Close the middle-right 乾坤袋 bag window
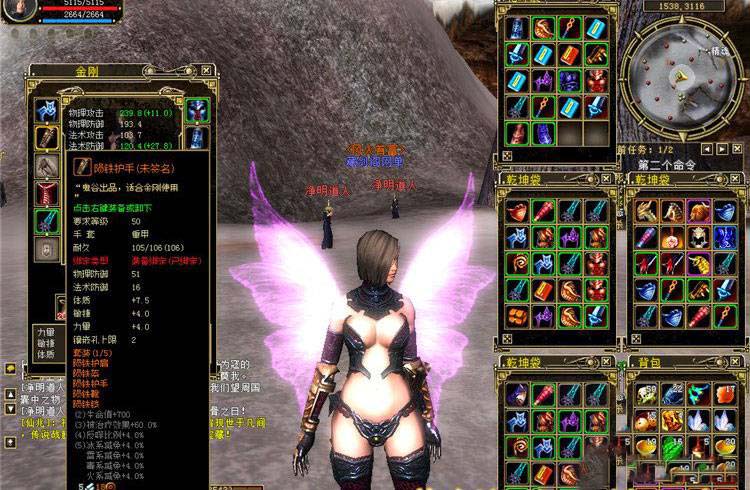The image size is (750, 490). pyautogui.click(x=737, y=180)
